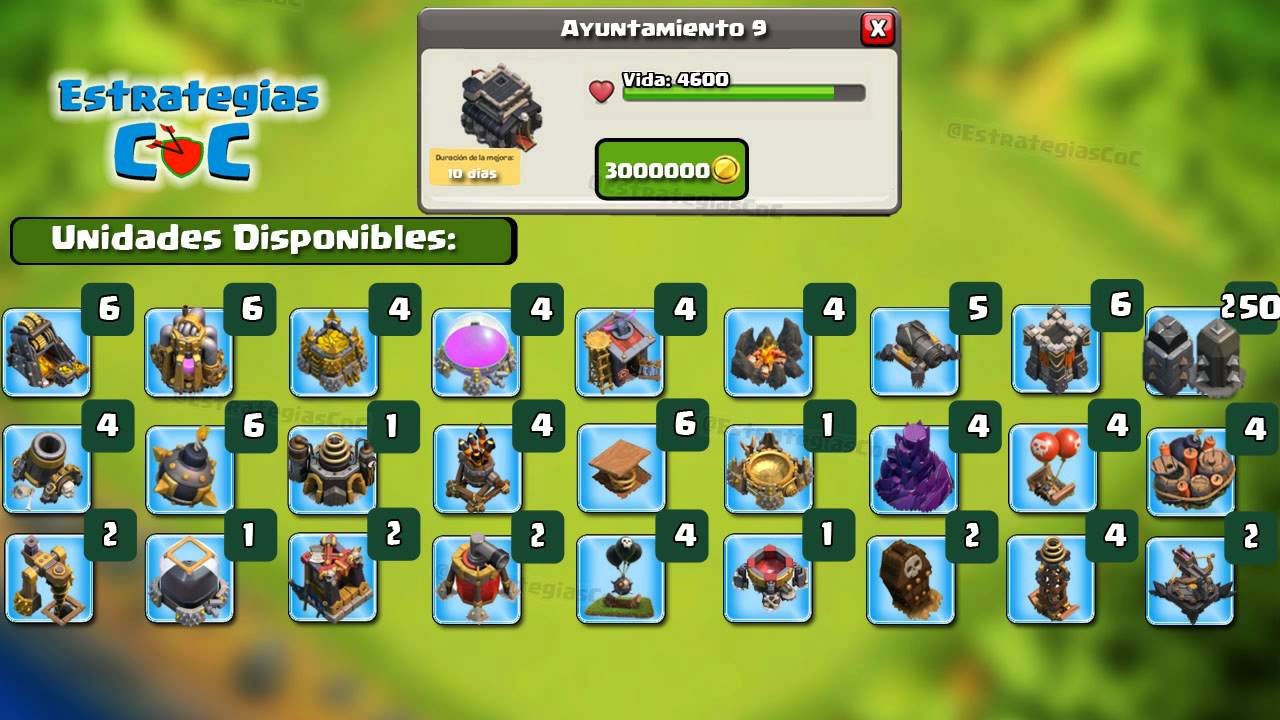Choose the X-Bow tile
Image resolution: width=1280 pixels, height=720 pixels.
[x=1190, y=581]
